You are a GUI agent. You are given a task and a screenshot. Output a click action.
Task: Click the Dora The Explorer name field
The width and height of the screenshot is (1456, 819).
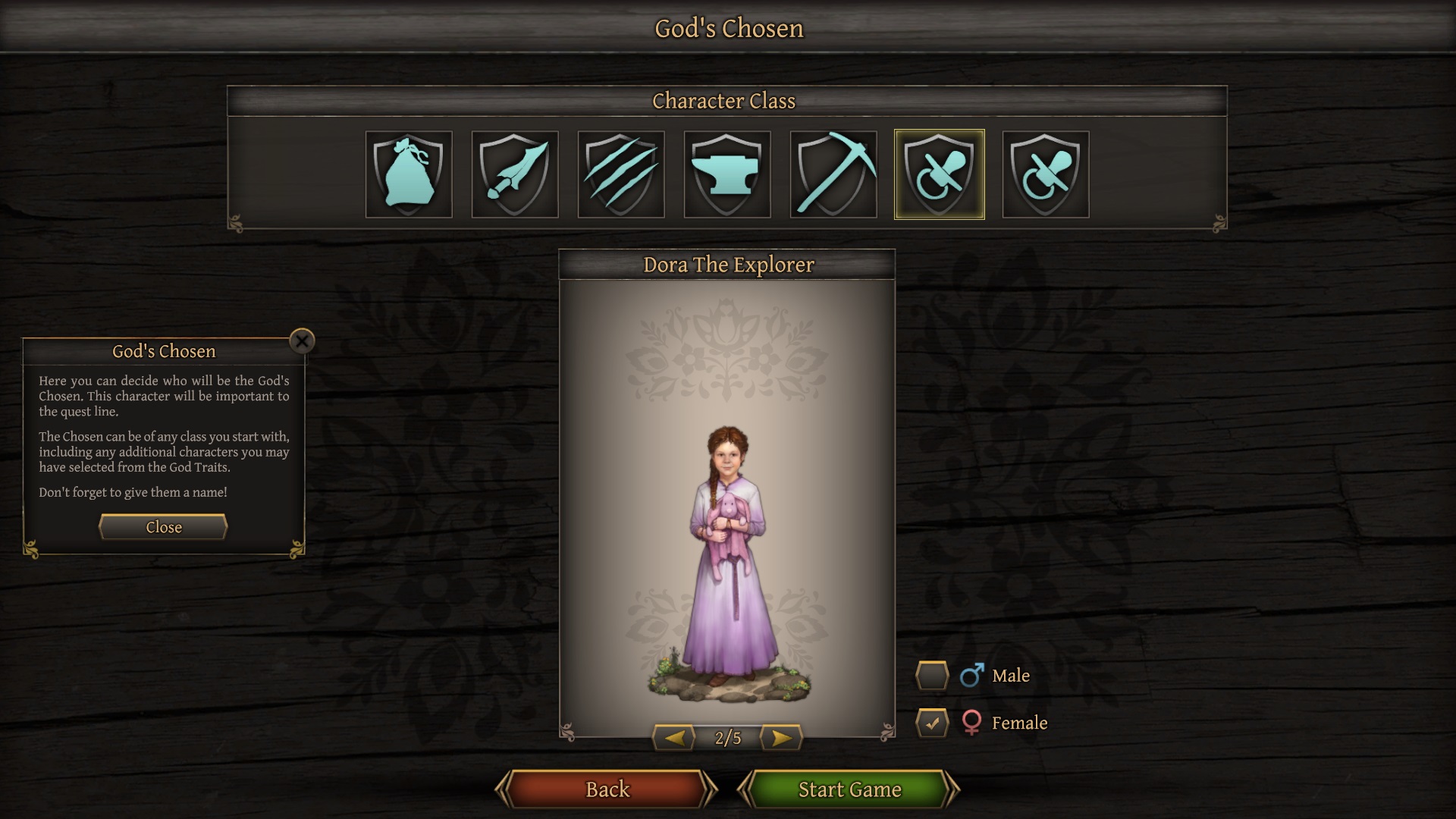click(x=727, y=265)
